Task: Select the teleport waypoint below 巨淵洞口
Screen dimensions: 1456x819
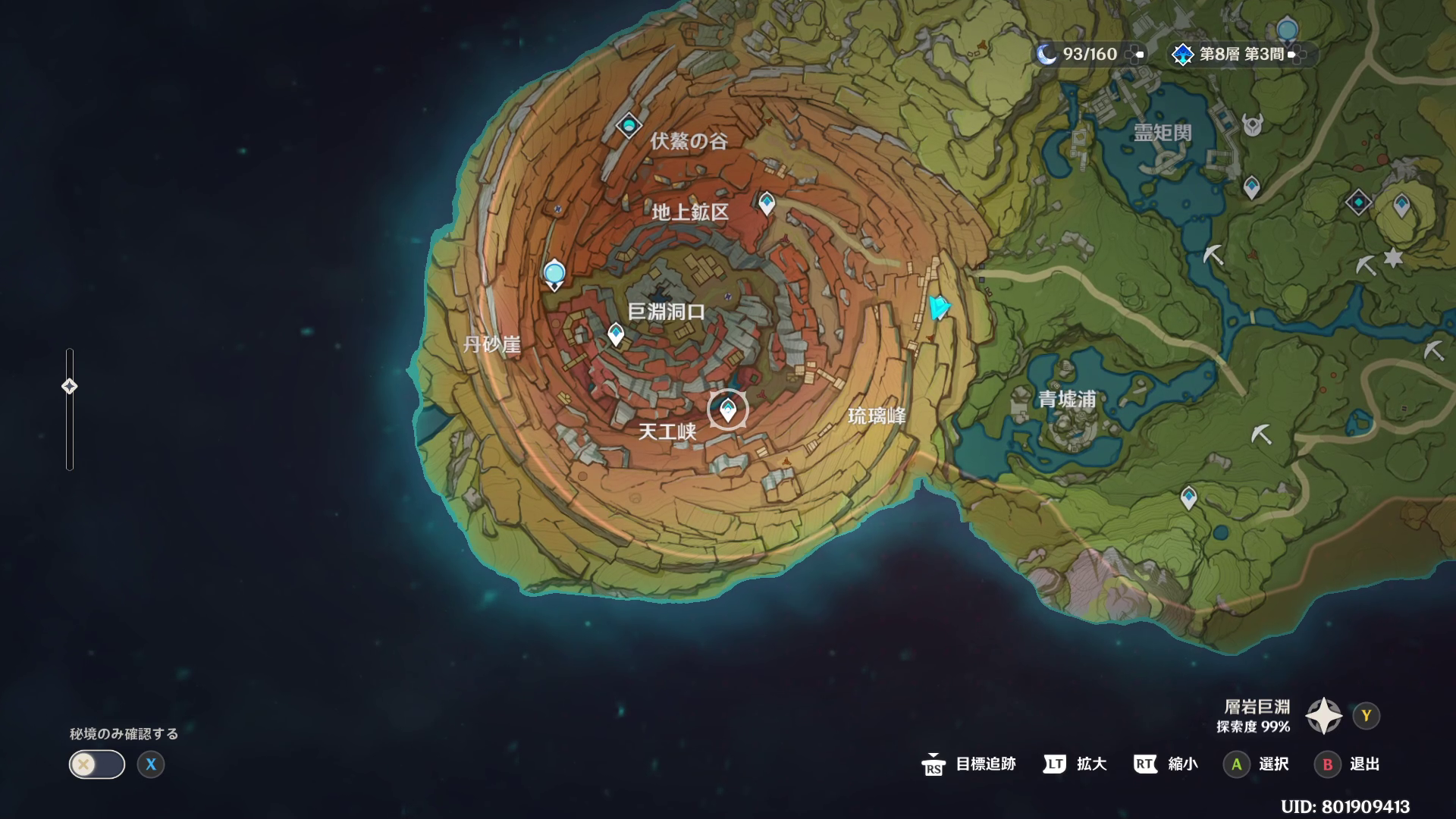Action: coord(616,334)
